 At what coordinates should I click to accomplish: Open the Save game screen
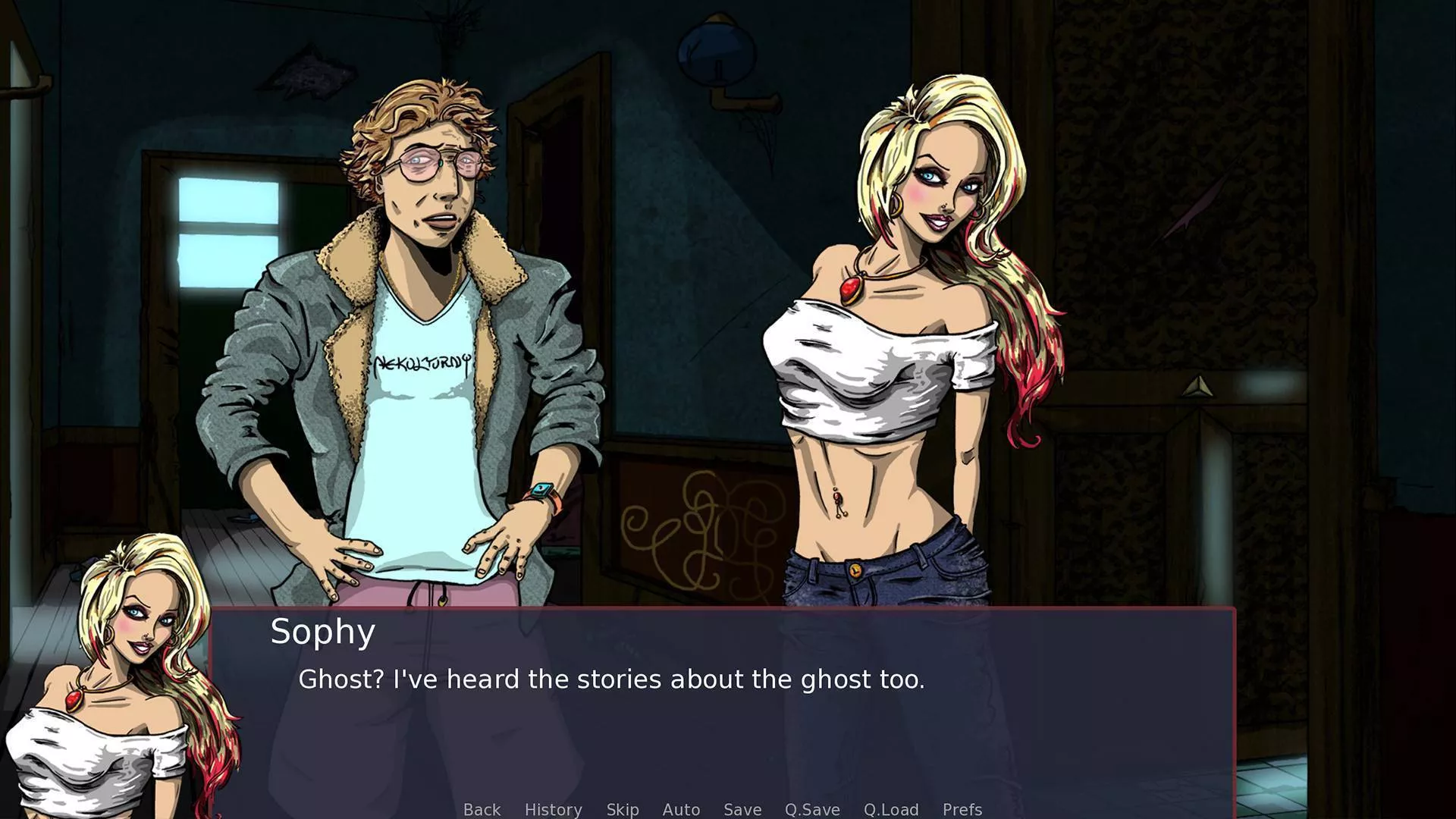click(742, 809)
